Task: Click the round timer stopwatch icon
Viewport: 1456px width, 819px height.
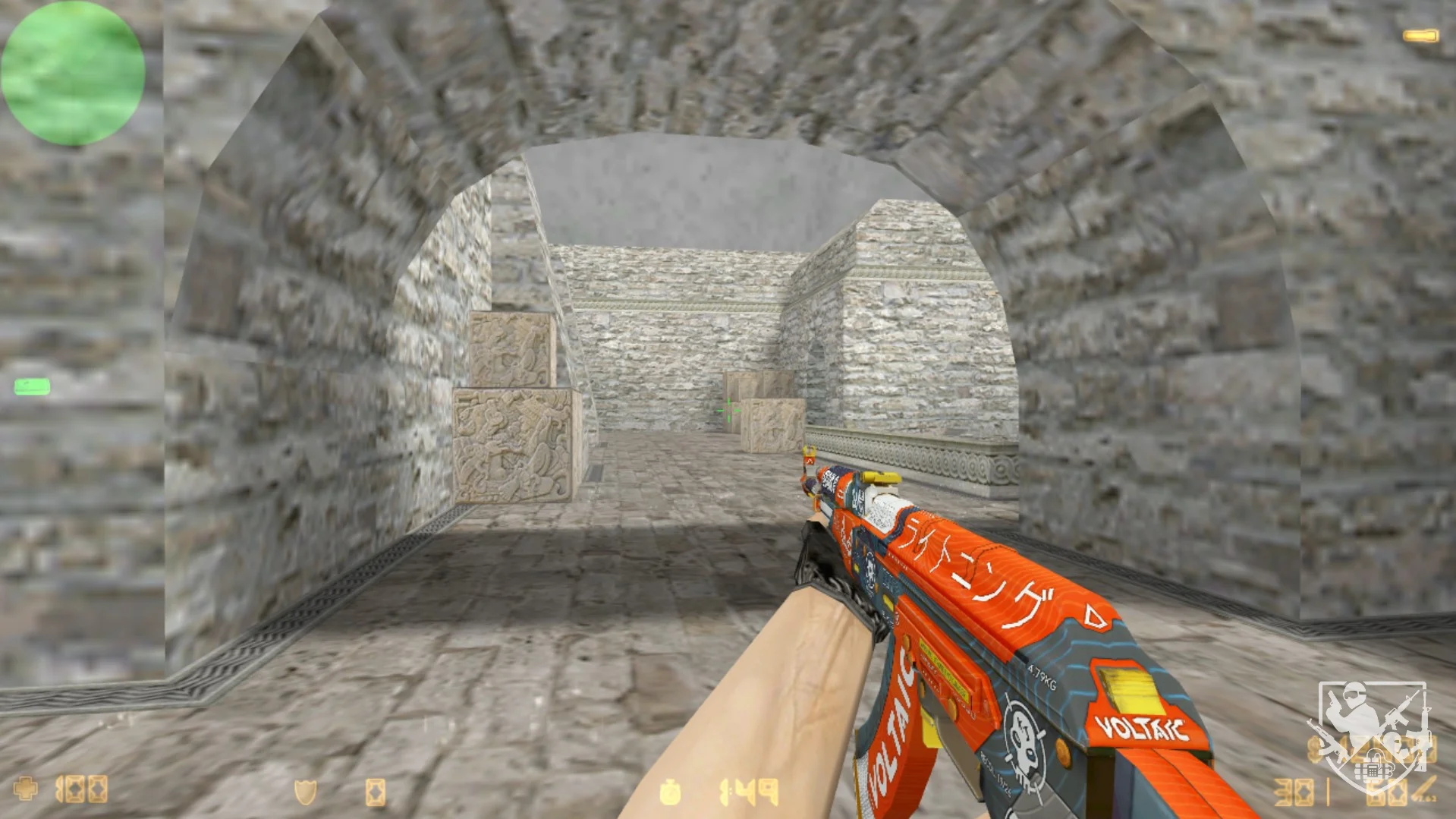Action: coord(670,792)
